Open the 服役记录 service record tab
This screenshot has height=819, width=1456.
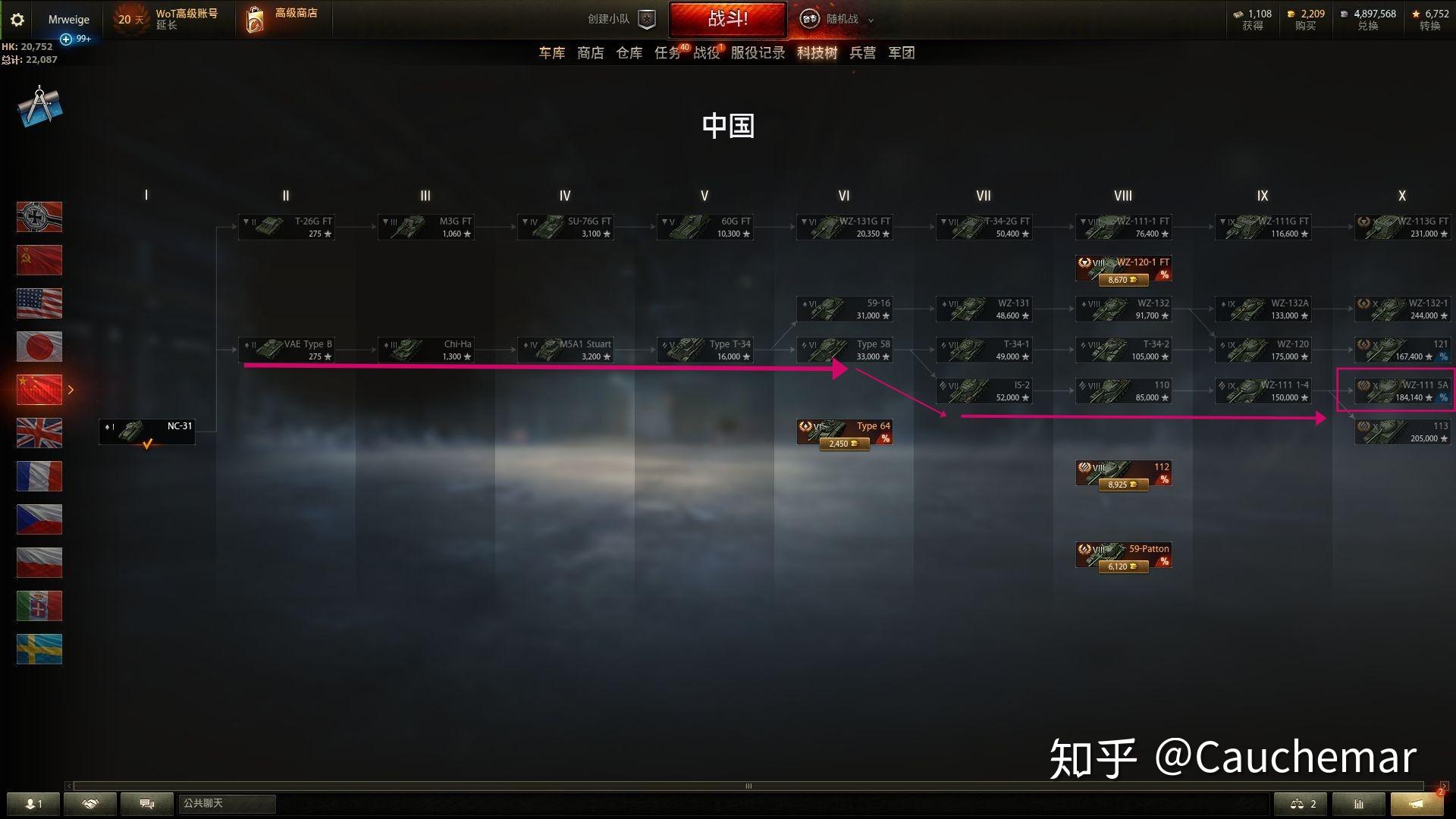pyautogui.click(x=759, y=52)
